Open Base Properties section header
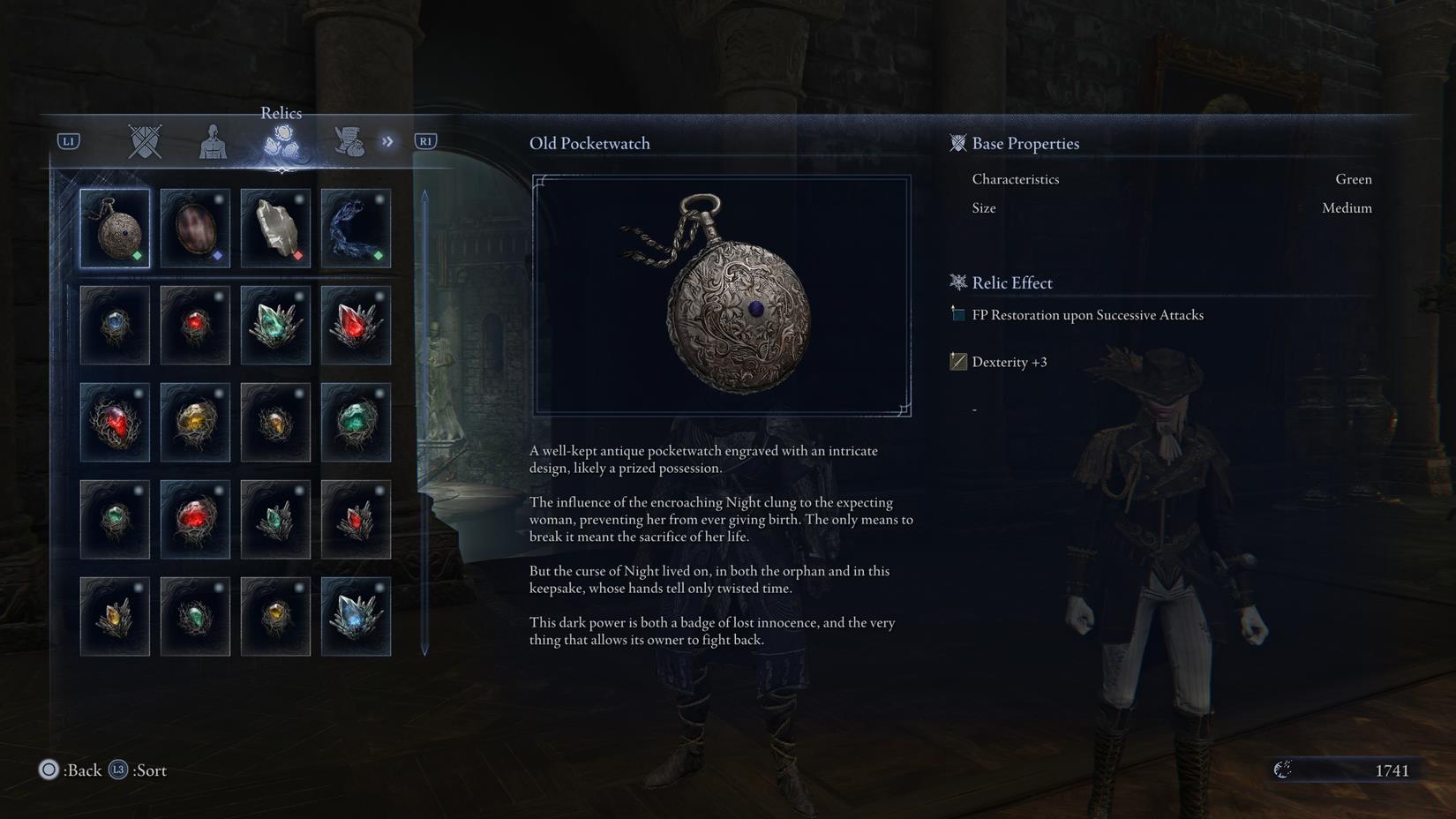Screen dimensions: 1456x819 coord(1024,143)
